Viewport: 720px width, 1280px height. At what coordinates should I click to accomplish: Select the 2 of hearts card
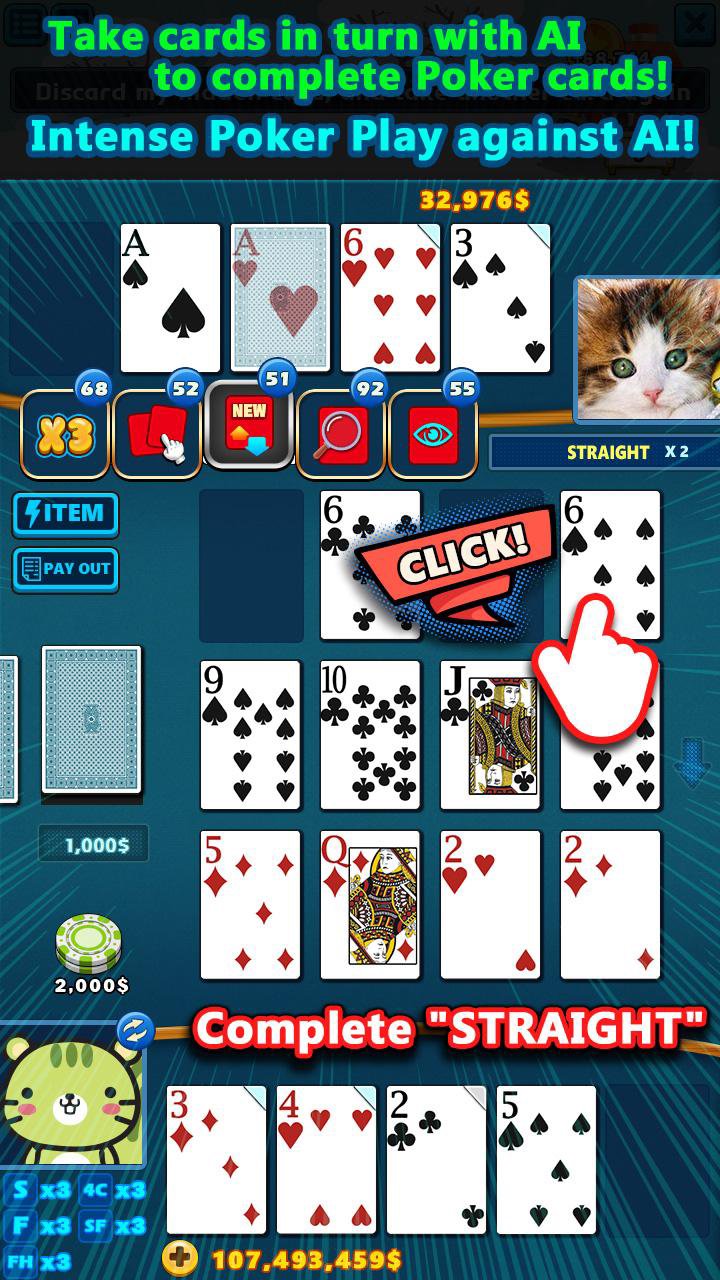pos(490,905)
